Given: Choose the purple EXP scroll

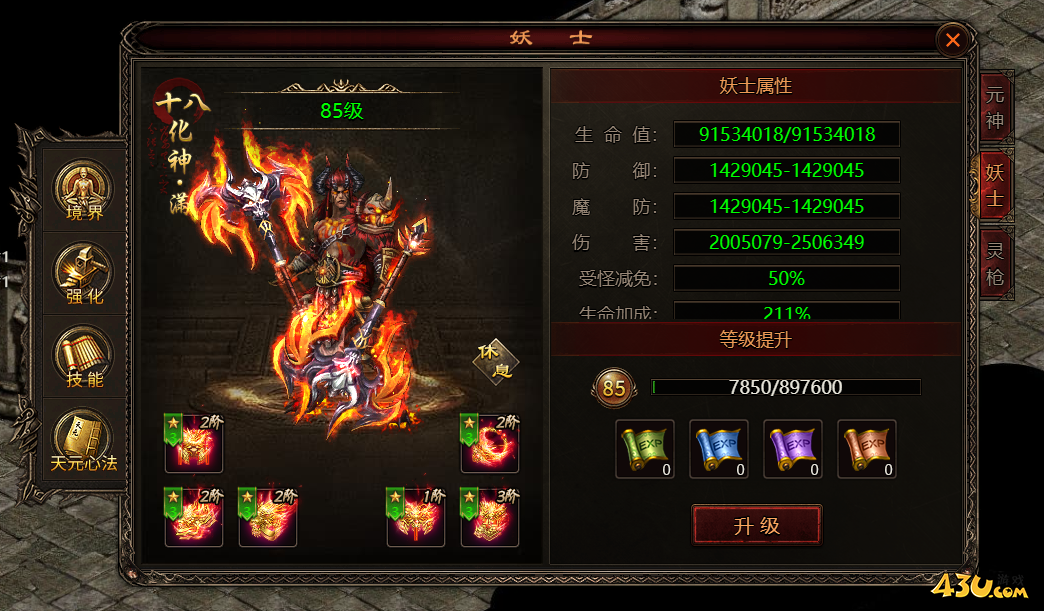Looking at the screenshot, I should tap(793, 449).
